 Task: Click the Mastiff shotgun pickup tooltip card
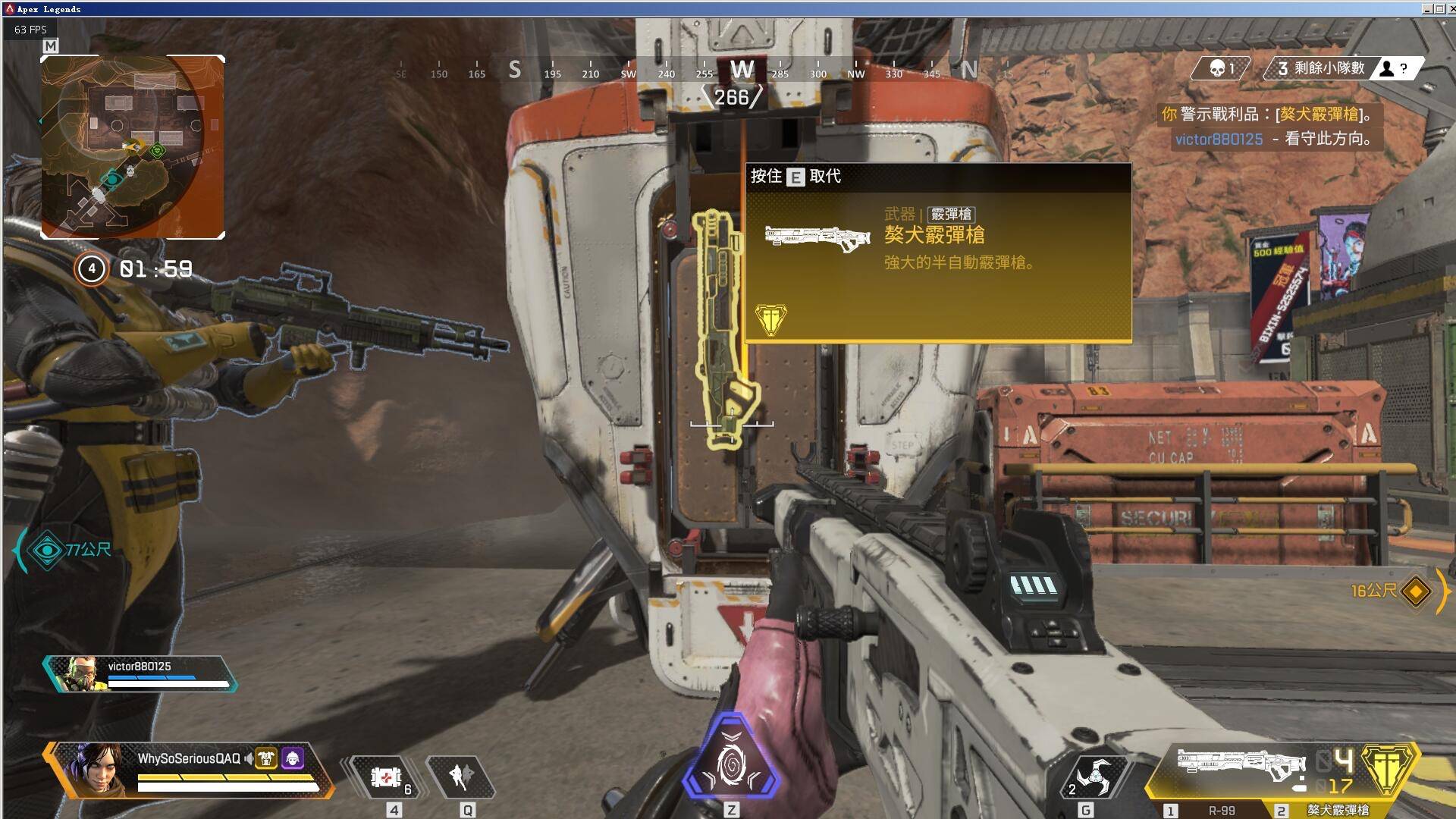(x=938, y=254)
